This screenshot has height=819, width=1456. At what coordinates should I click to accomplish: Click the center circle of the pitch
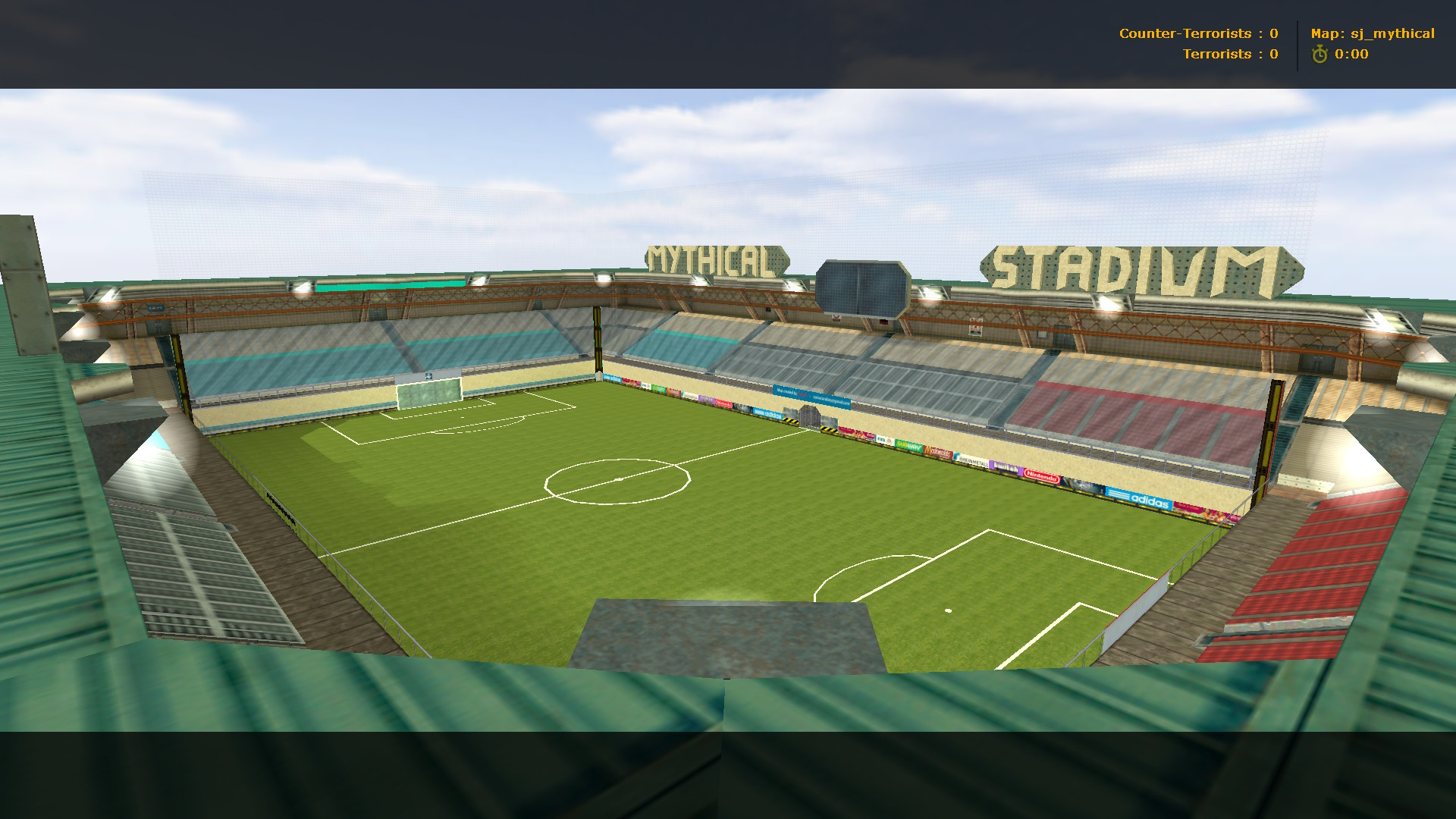pyautogui.click(x=618, y=482)
